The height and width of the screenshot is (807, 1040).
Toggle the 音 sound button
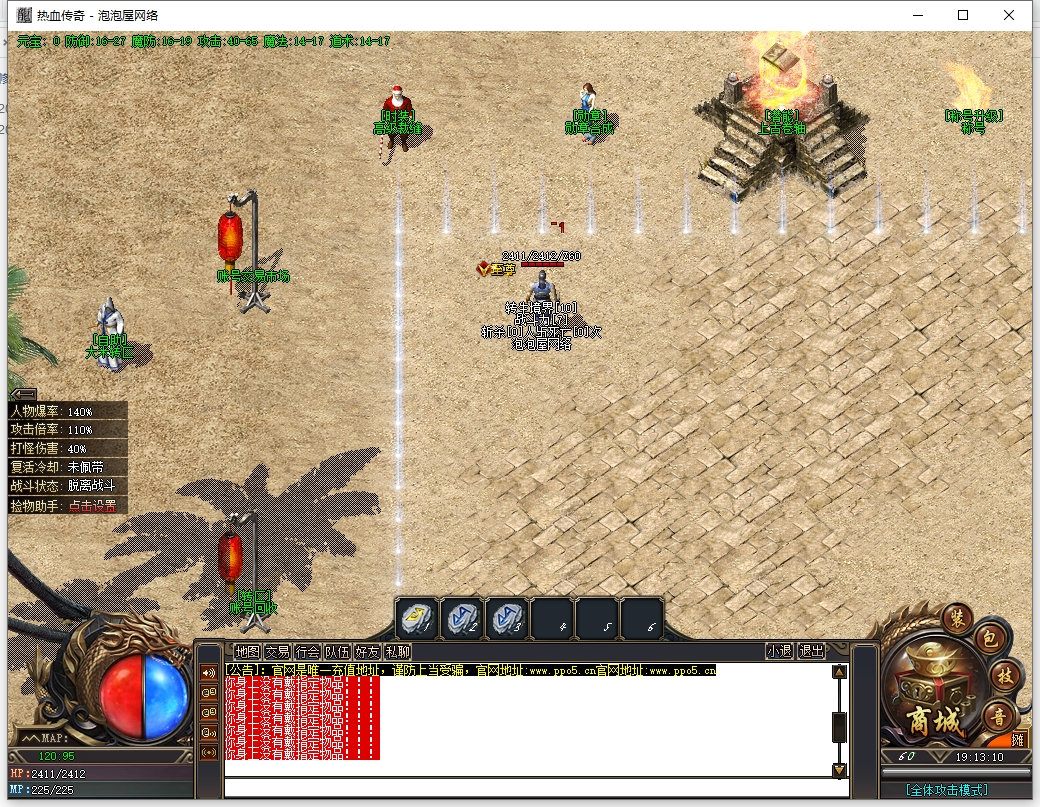tap(997, 714)
